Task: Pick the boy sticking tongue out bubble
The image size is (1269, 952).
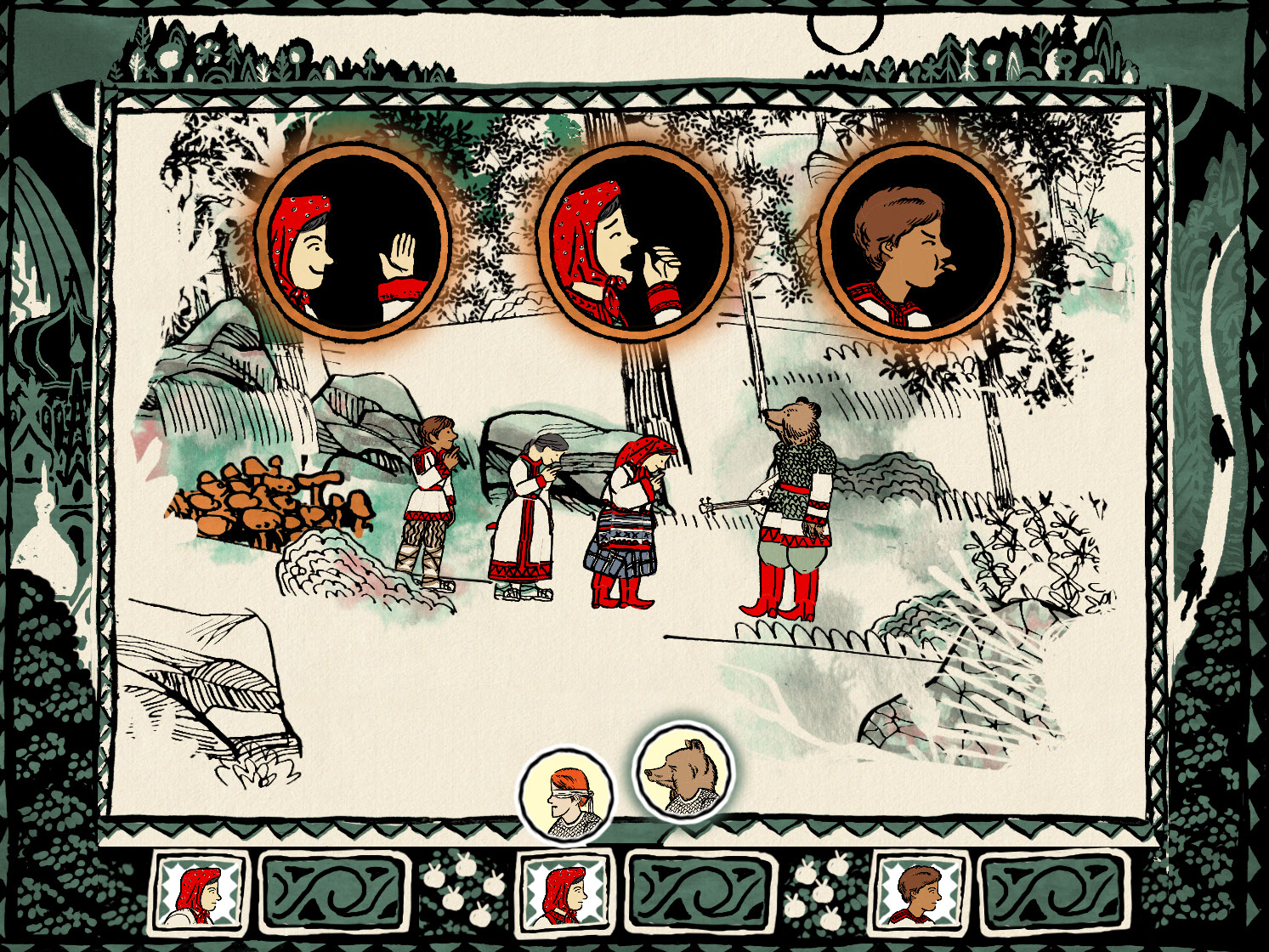Action: click(916, 244)
